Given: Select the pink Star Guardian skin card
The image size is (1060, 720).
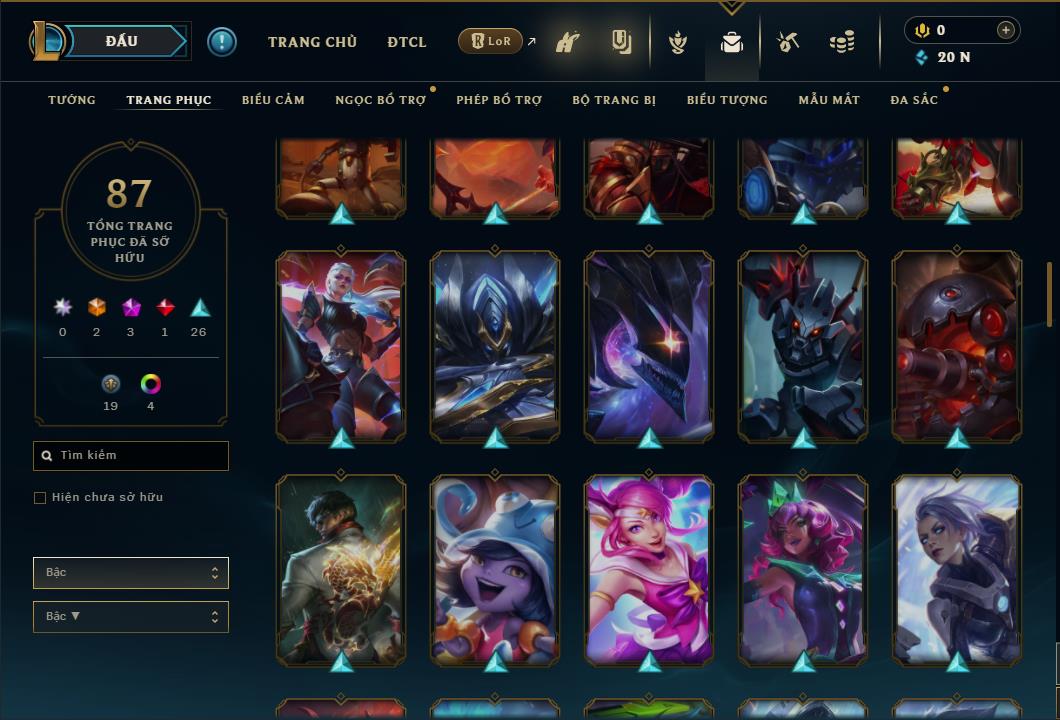Looking at the screenshot, I should [x=649, y=568].
